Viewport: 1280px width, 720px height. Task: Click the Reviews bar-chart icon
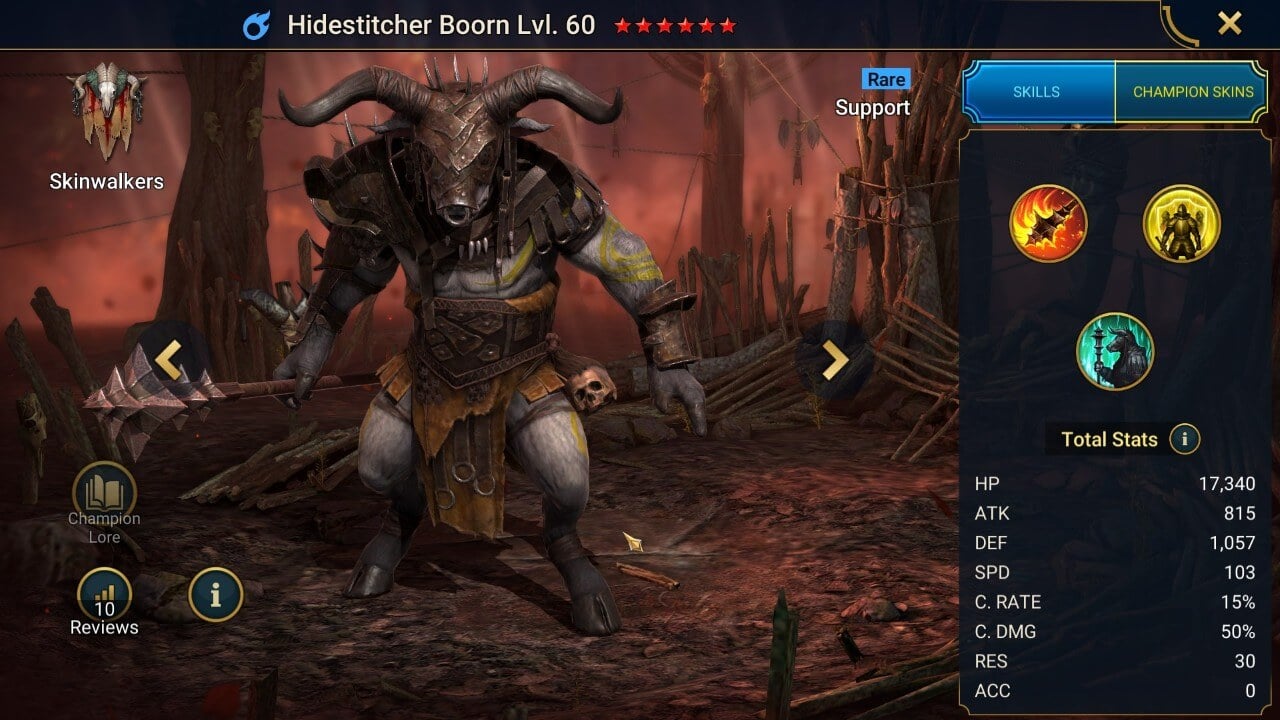pyautogui.click(x=104, y=593)
